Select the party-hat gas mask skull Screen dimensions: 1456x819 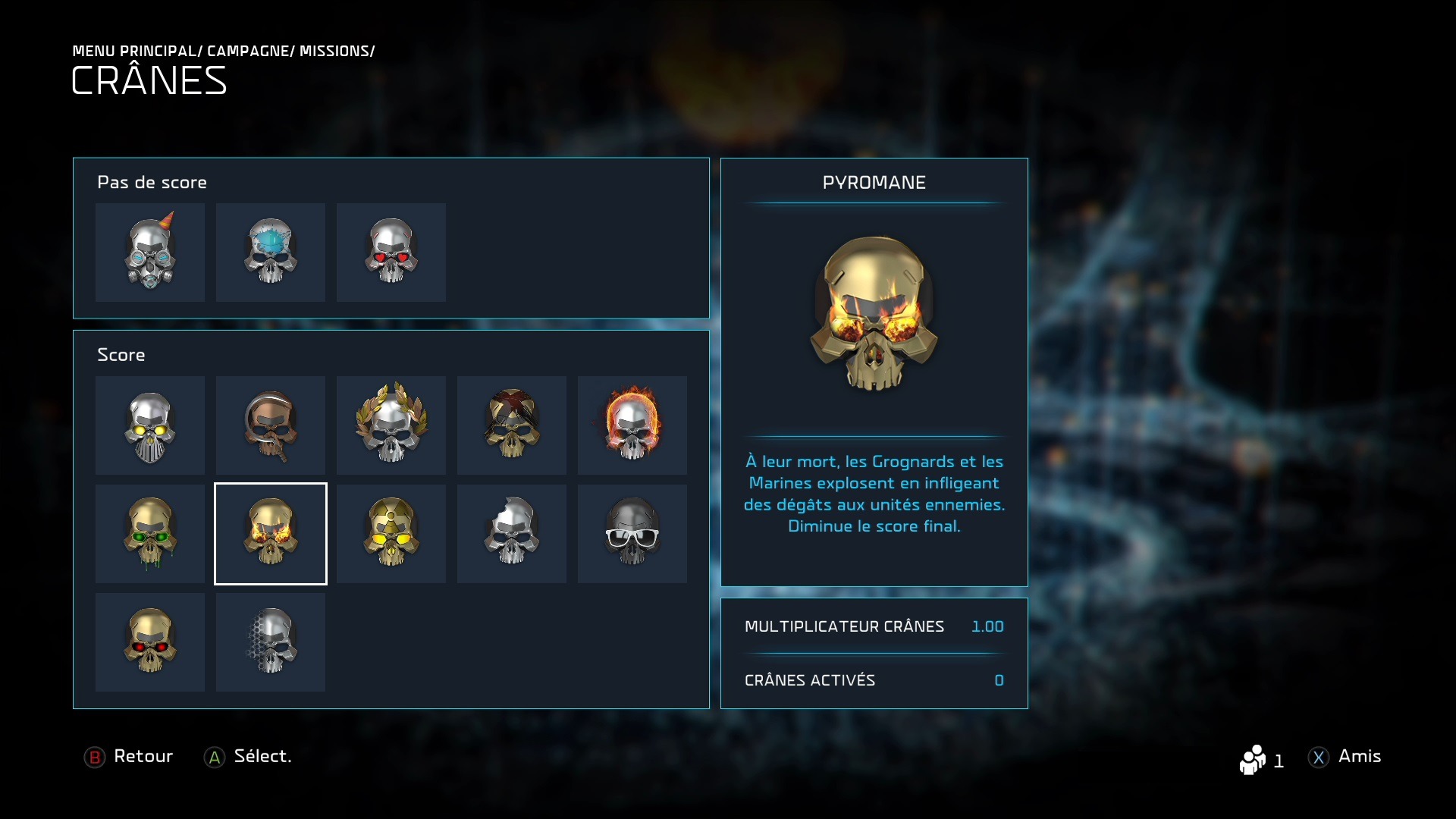(150, 253)
